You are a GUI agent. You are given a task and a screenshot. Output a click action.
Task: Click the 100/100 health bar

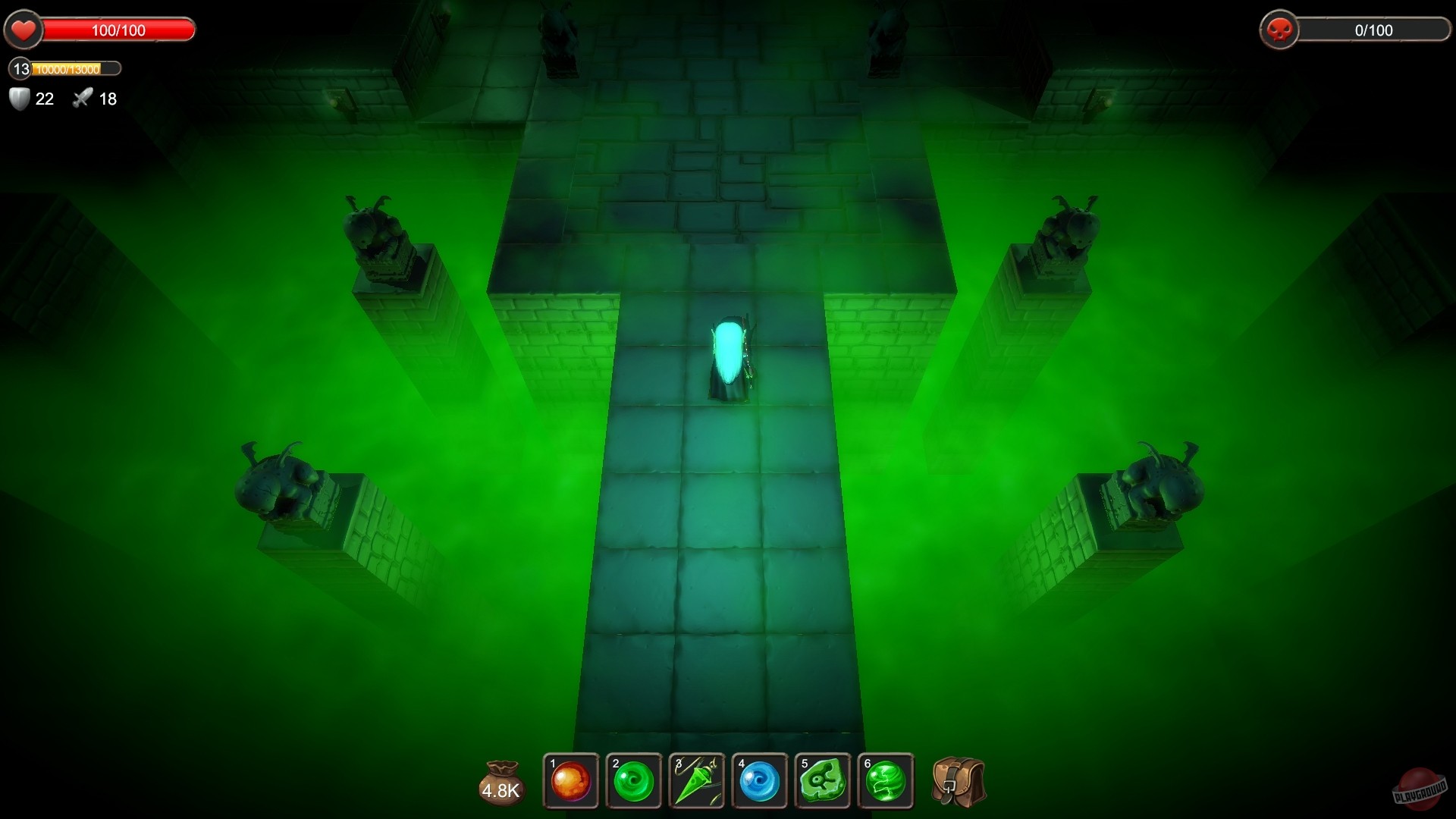(118, 30)
